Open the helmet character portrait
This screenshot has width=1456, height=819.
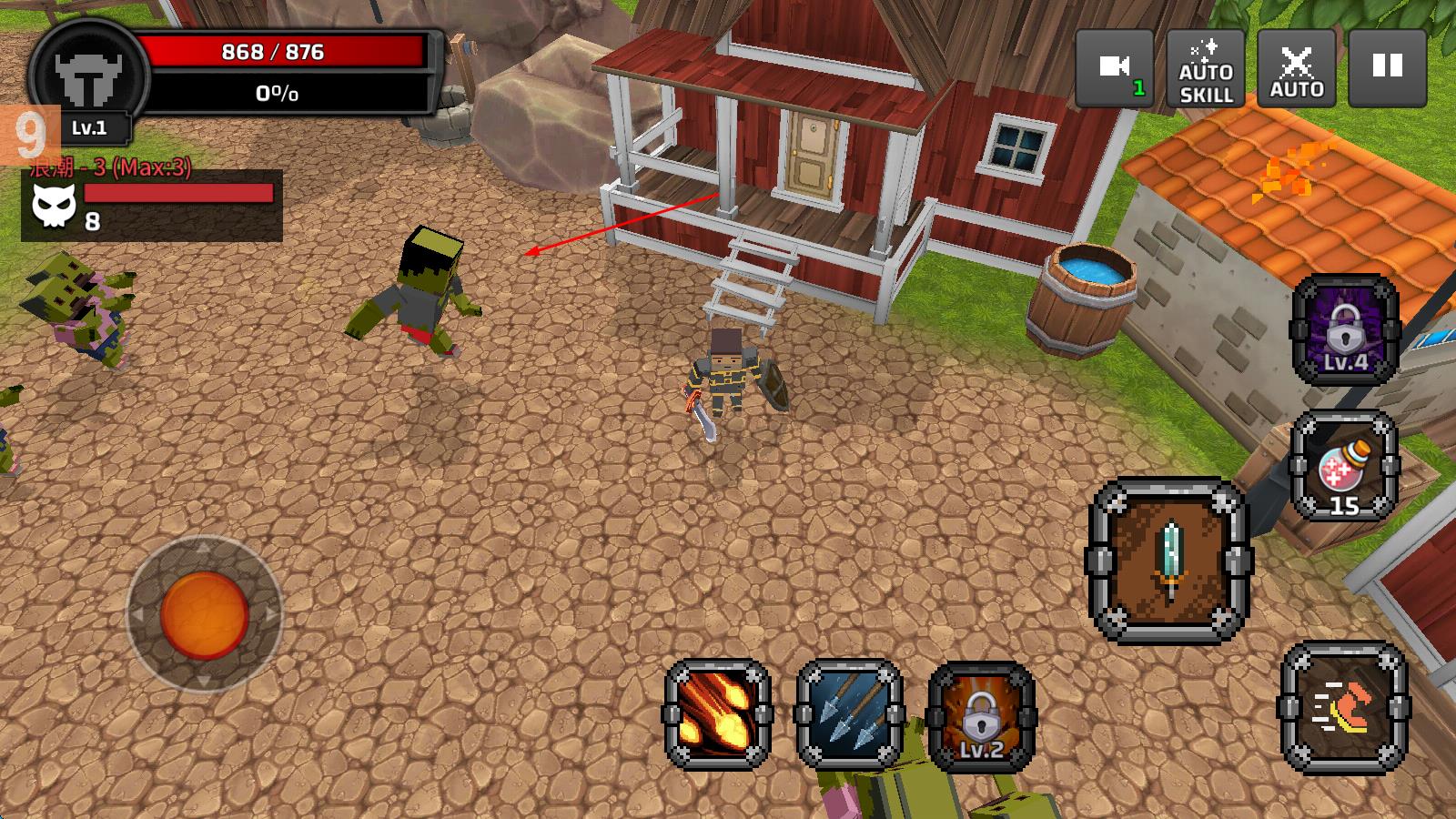tap(88, 77)
